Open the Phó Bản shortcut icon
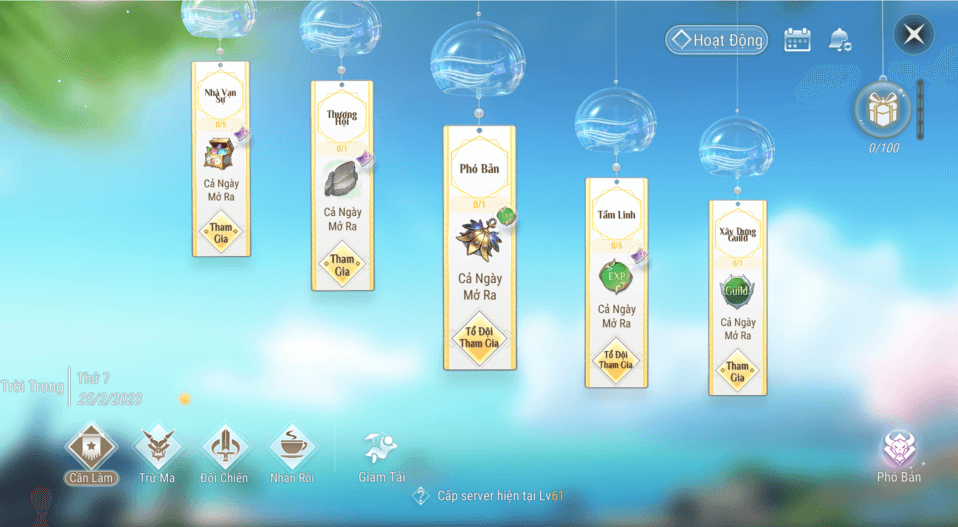The width and height of the screenshot is (958, 527). pos(898,450)
